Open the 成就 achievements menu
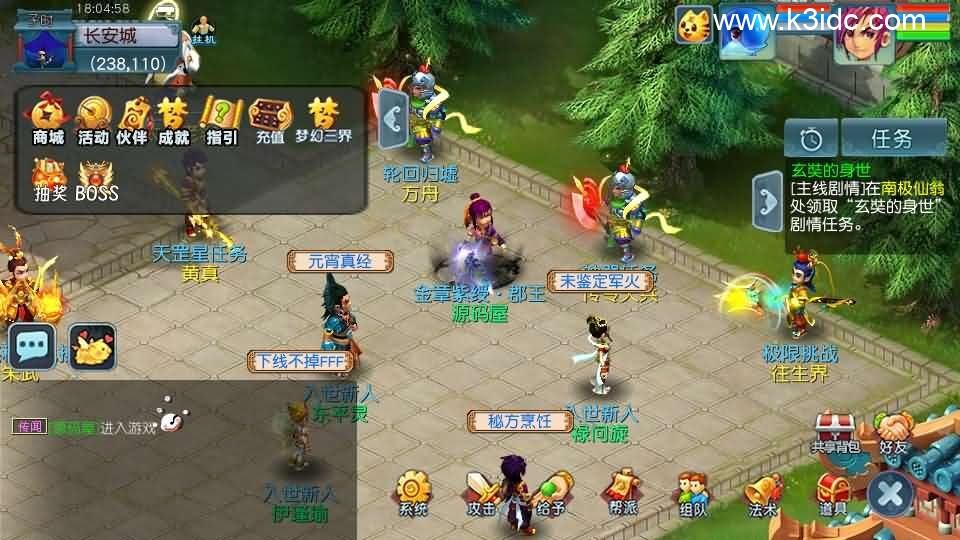The height and width of the screenshot is (540, 960). (174, 118)
